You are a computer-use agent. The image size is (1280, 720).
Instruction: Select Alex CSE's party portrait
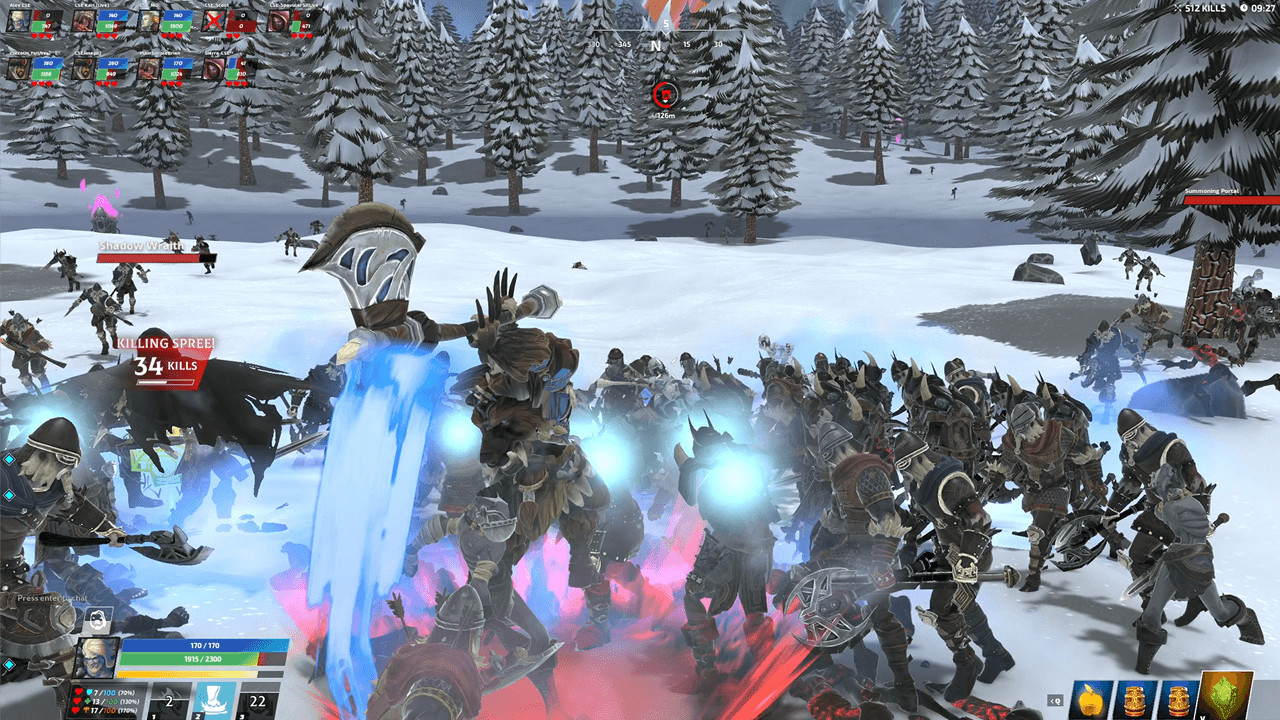coord(19,20)
